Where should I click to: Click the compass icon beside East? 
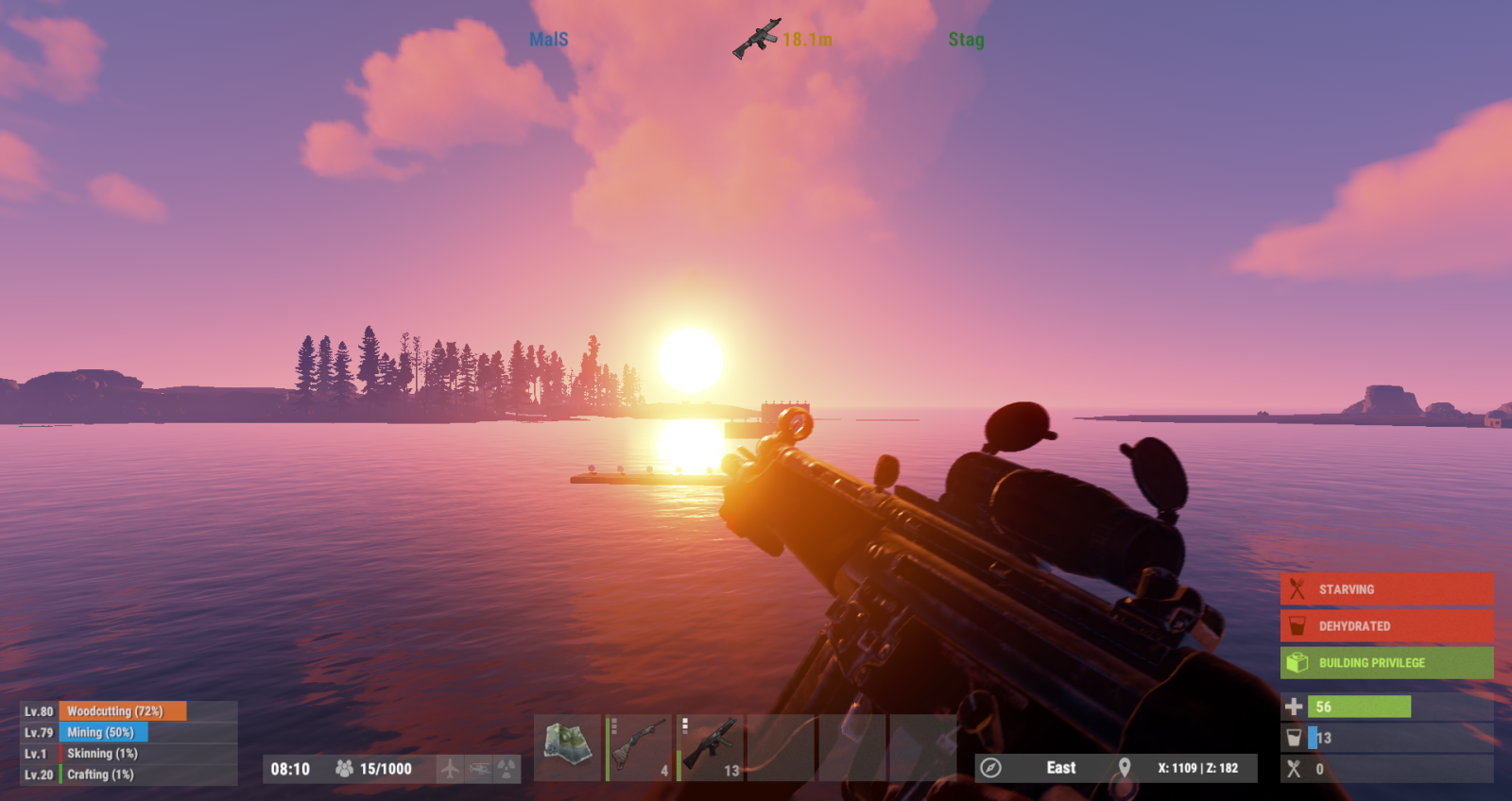(990, 768)
